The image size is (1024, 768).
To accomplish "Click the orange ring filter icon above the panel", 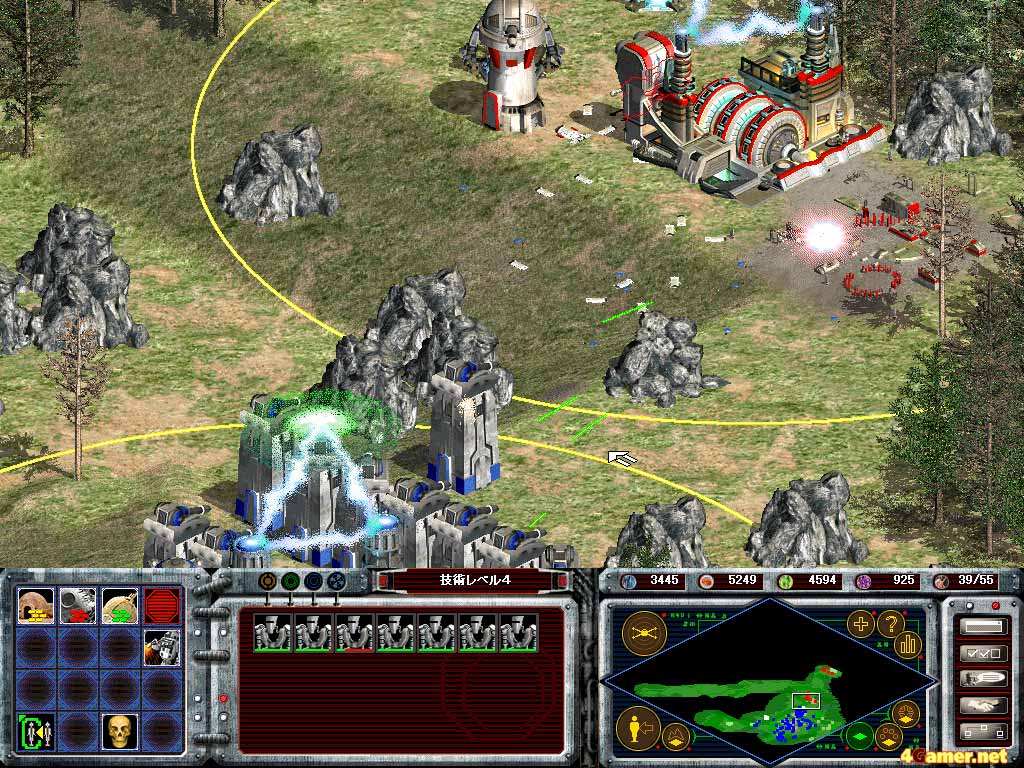I will (x=268, y=580).
